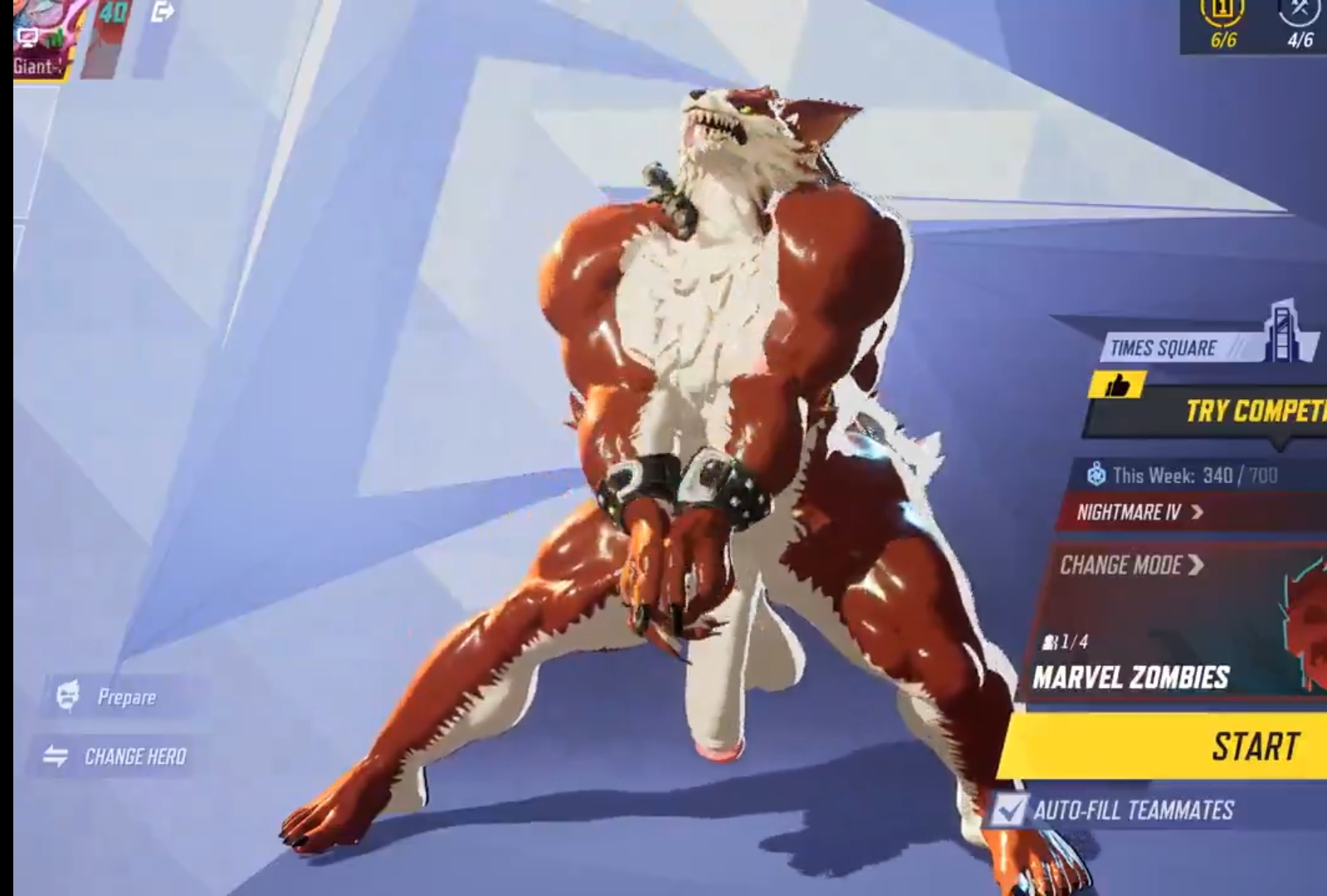Open the Times Square map label
Viewport: 1327px width, 896px height.
pyautogui.click(x=1164, y=348)
